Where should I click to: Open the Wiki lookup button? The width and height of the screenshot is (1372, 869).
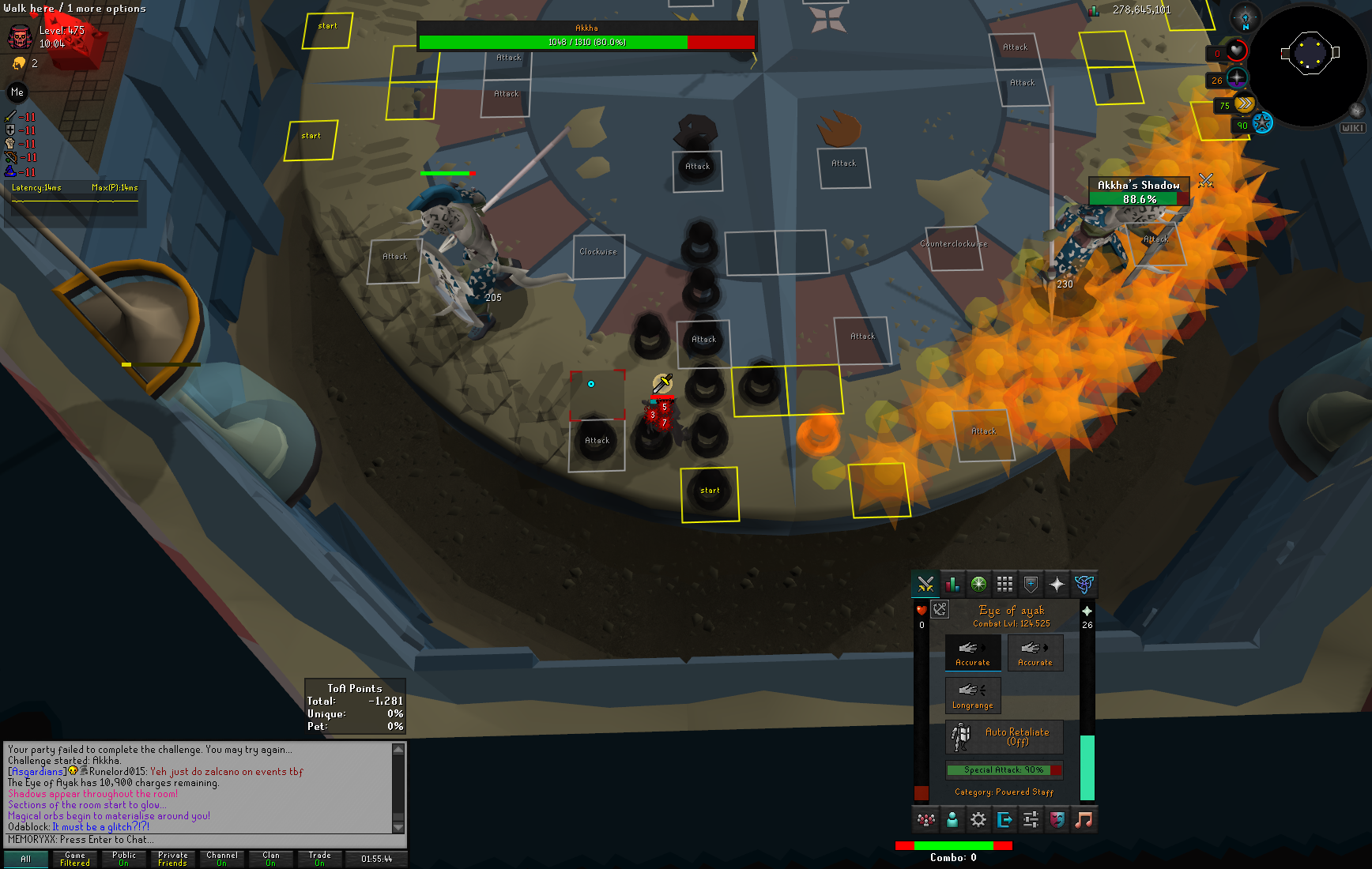[x=1352, y=128]
